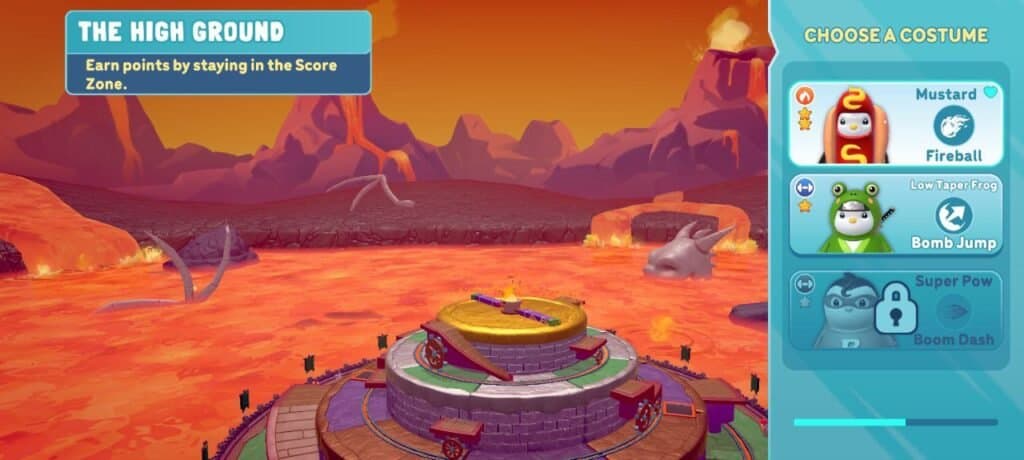Tap the heart icon on the Mustard card
Image resolution: width=1024 pixels, height=460 pixels.
click(990, 93)
